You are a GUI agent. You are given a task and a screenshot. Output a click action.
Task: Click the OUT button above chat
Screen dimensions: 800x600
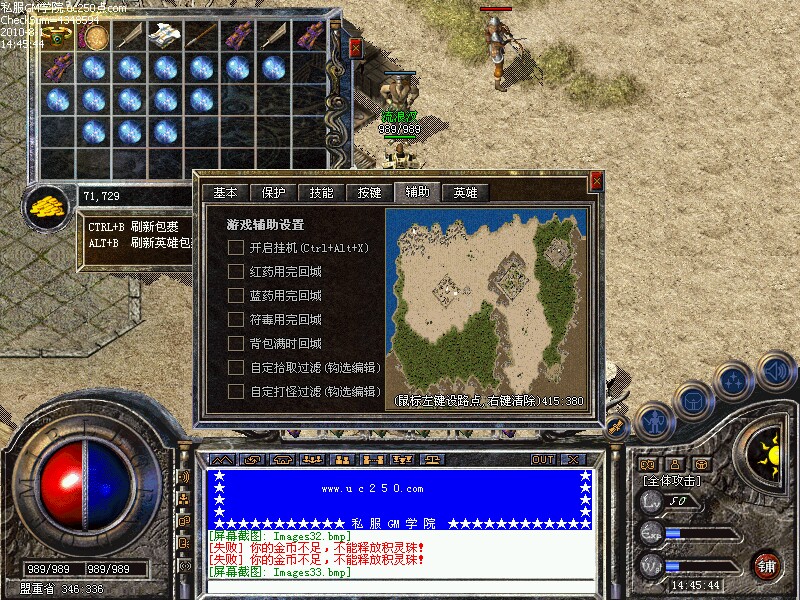tap(543, 459)
